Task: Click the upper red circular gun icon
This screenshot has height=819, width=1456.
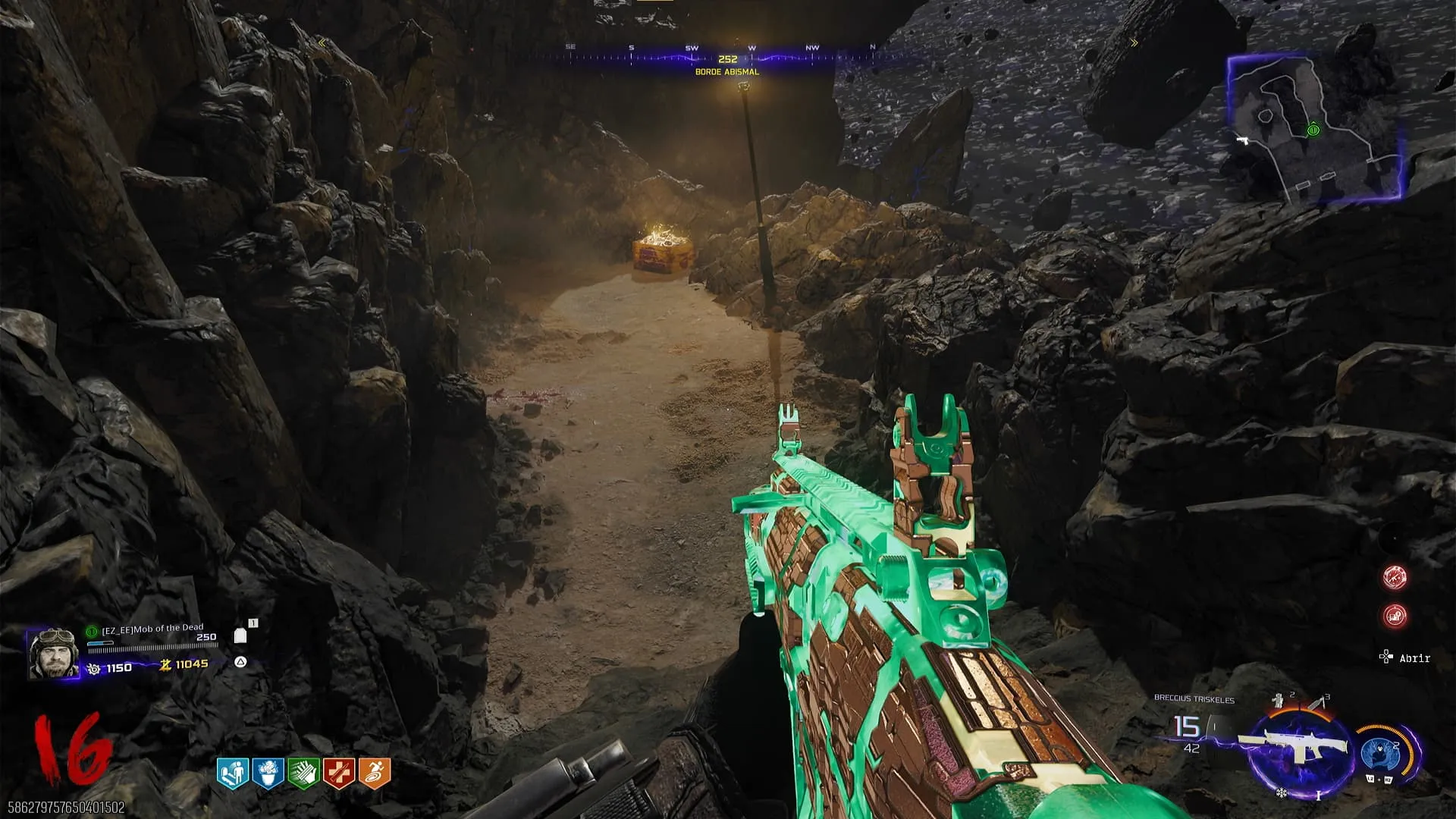Action: tap(1395, 577)
